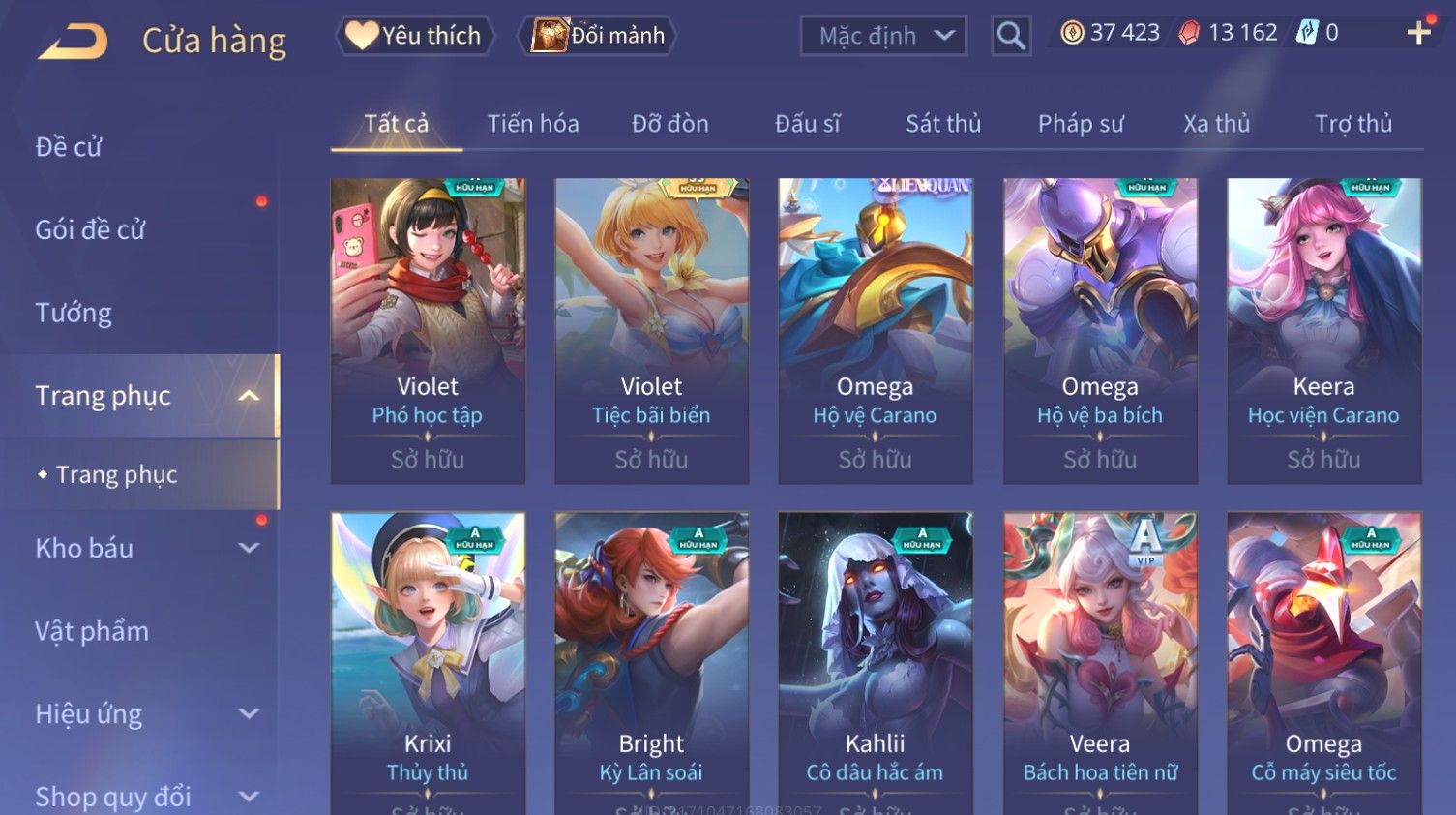The image size is (1456, 815).
Task: Open the Vật phẩm items section
Action: pyautogui.click(x=92, y=631)
